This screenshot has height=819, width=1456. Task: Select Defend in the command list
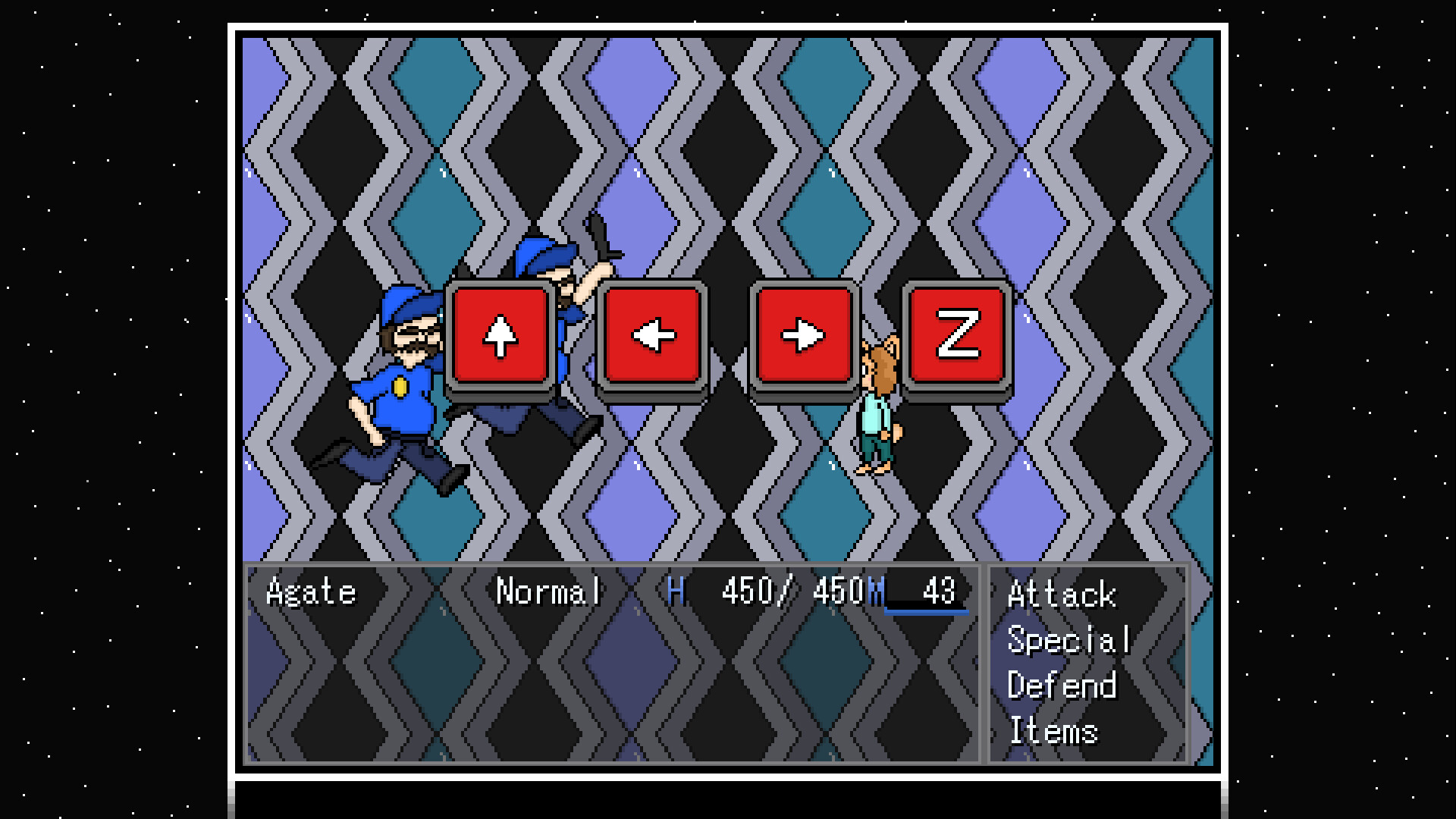1063,685
